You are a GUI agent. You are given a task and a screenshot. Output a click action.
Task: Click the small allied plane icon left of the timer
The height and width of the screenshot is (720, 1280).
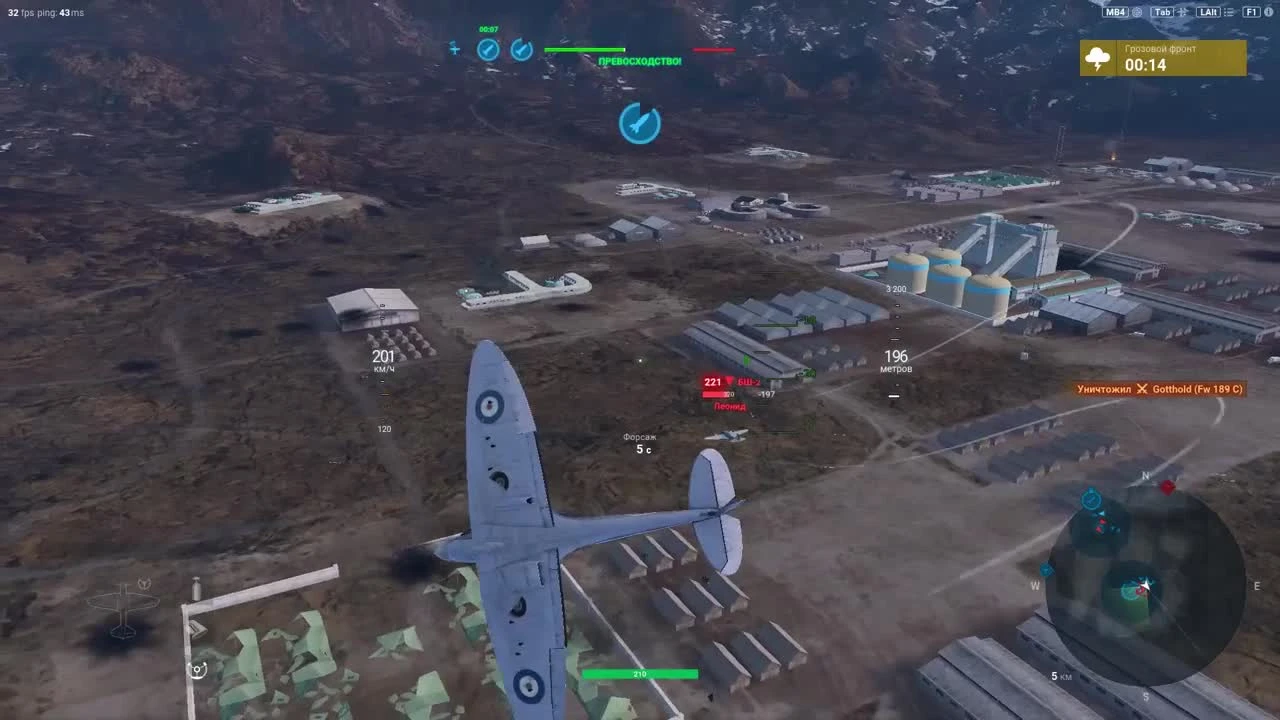pos(455,48)
